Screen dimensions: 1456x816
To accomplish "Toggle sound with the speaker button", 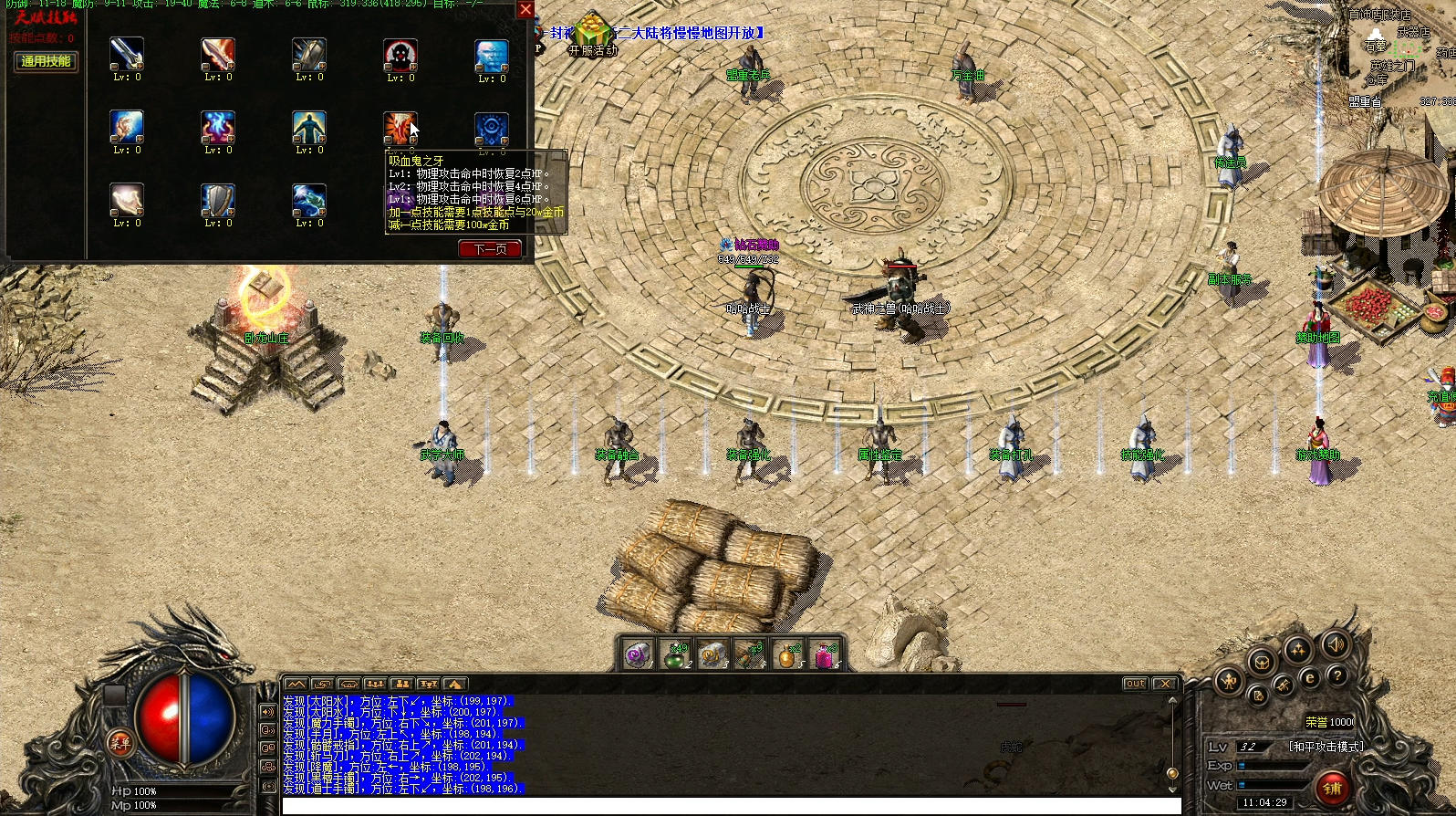I will pyautogui.click(x=1334, y=645).
